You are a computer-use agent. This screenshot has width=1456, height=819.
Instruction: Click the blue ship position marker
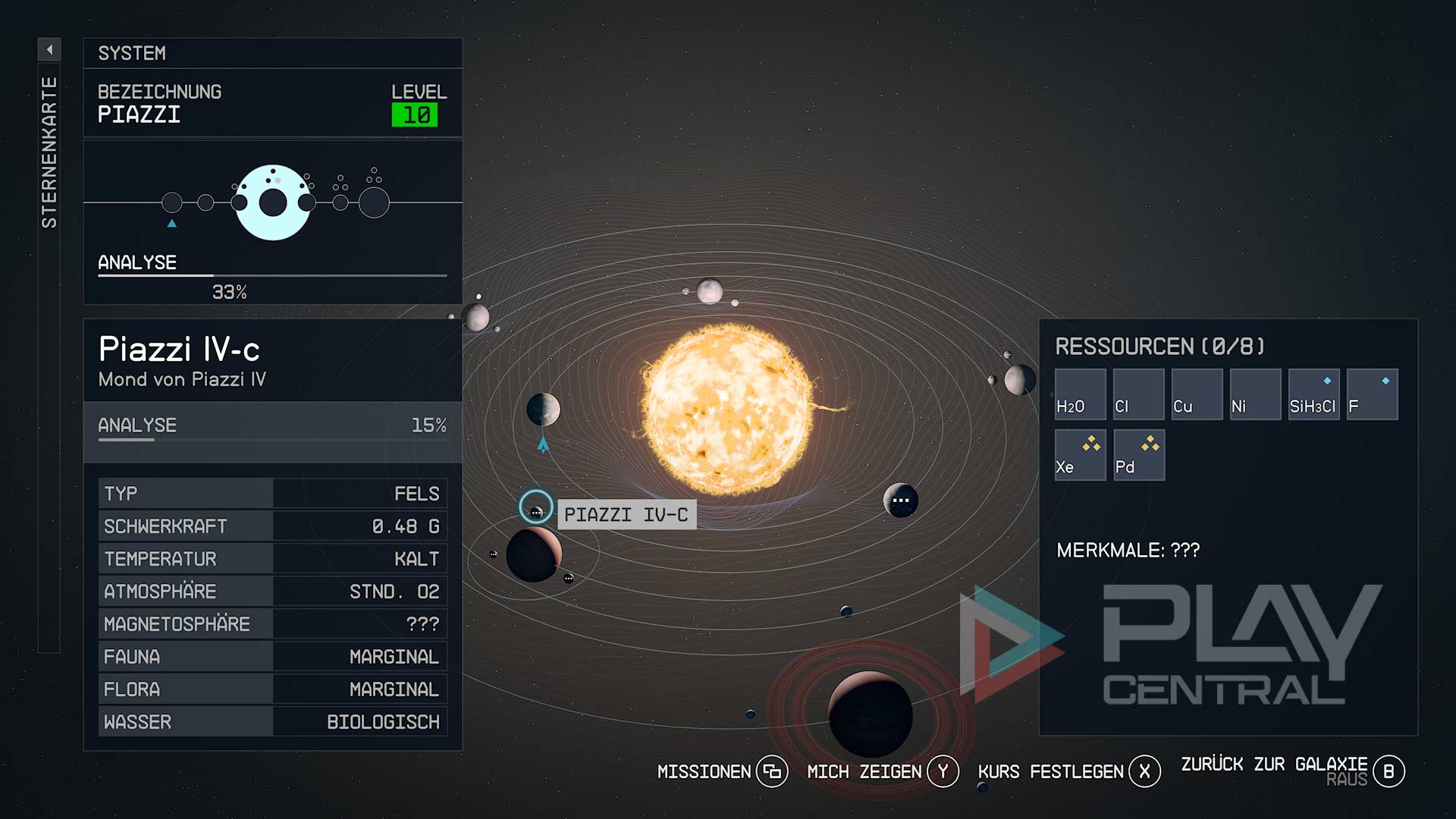pos(543,445)
